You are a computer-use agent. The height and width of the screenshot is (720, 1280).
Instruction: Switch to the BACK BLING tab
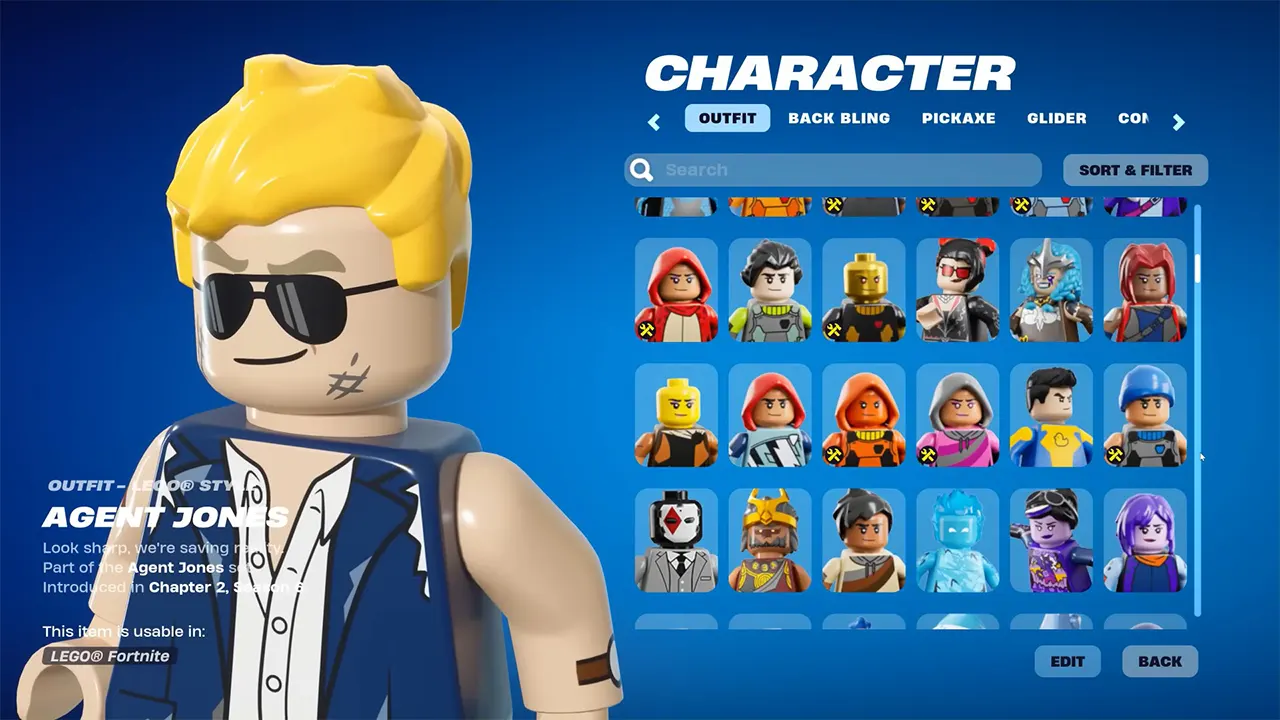[839, 118]
